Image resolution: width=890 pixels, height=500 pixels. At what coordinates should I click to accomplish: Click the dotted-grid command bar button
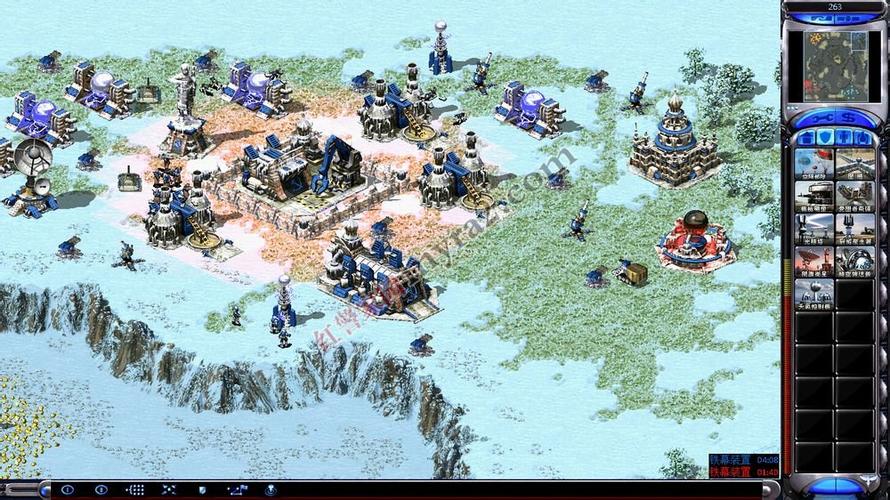click(135, 490)
